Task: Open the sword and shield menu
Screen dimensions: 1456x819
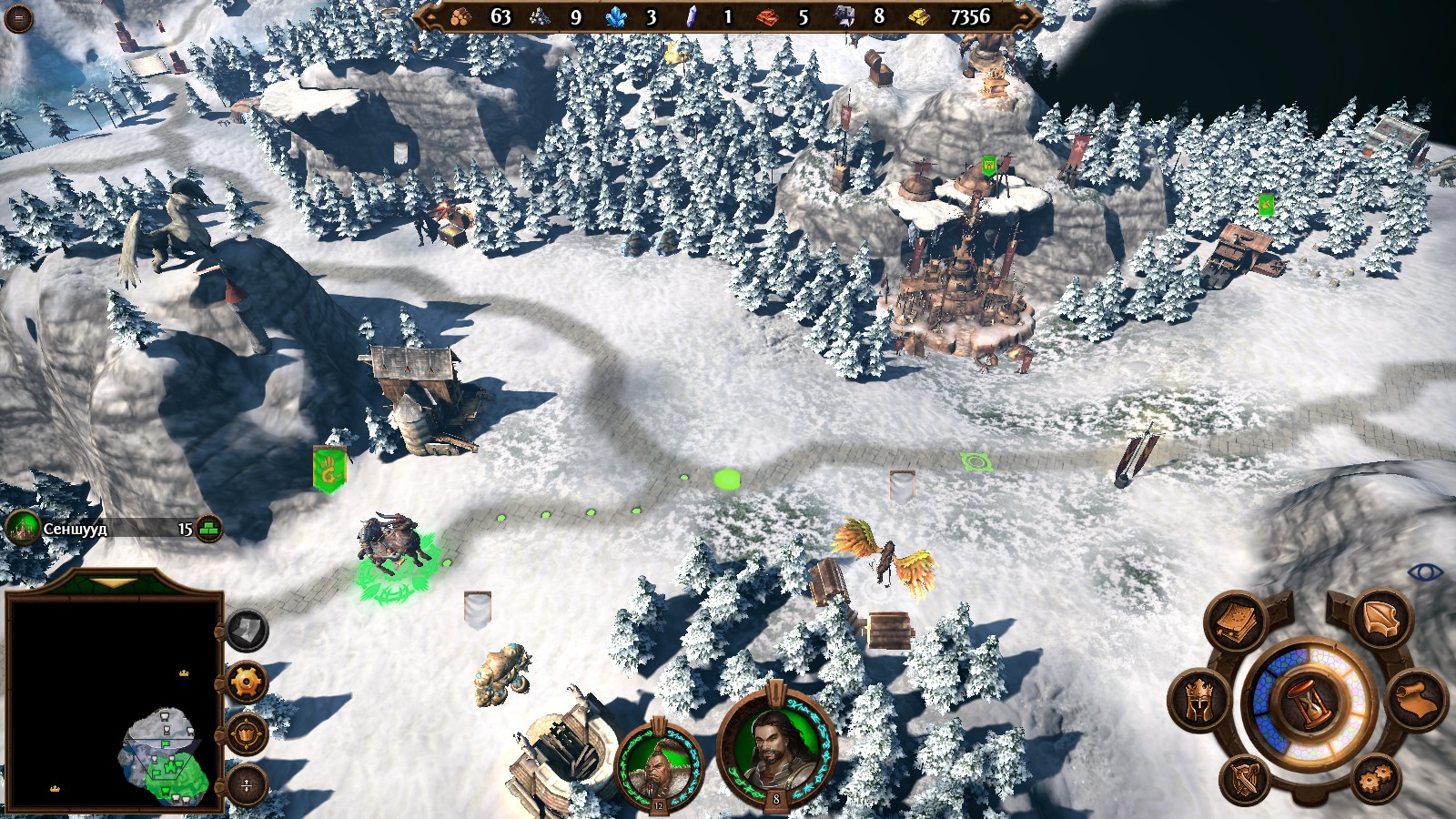Action: point(1247,780)
